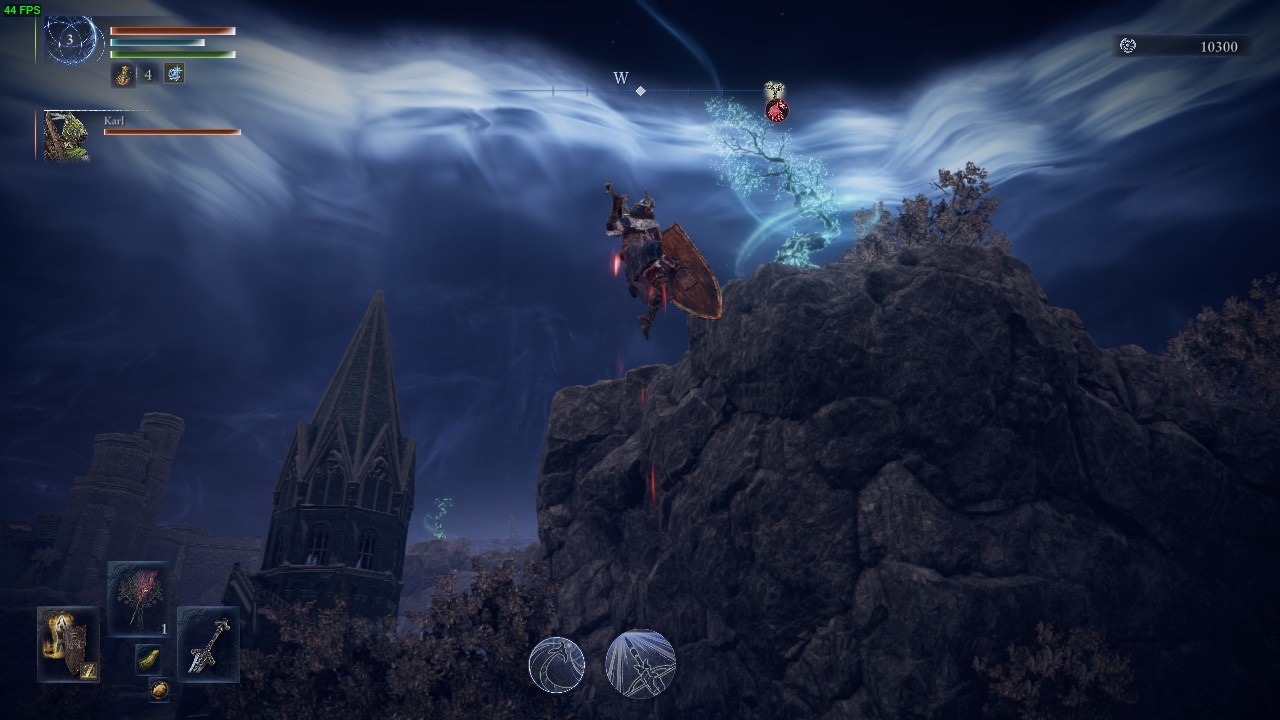Use the yellow consumable item slot
Screen dimensions: 1280x720
(x=148, y=659)
